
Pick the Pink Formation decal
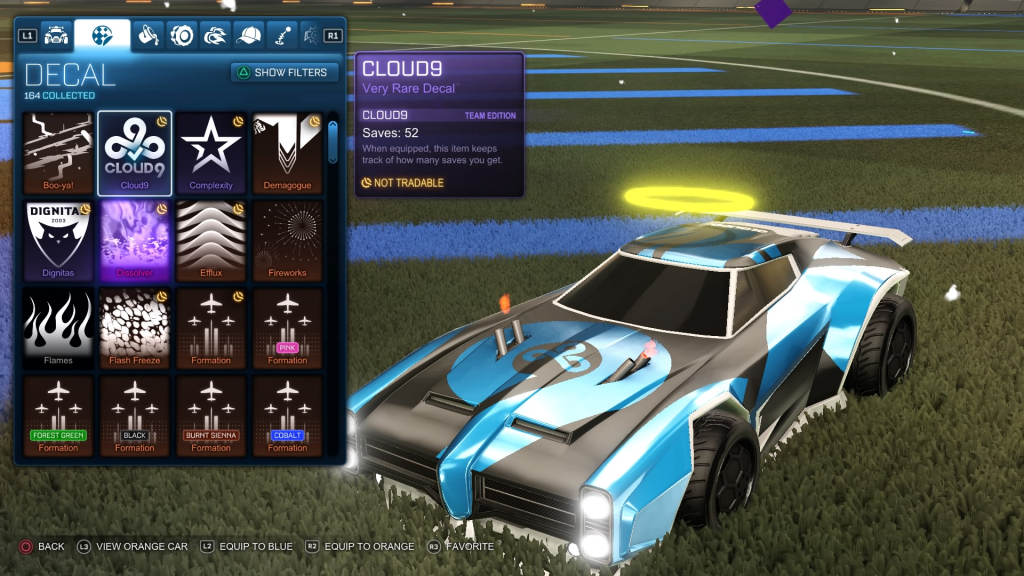click(x=287, y=327)
